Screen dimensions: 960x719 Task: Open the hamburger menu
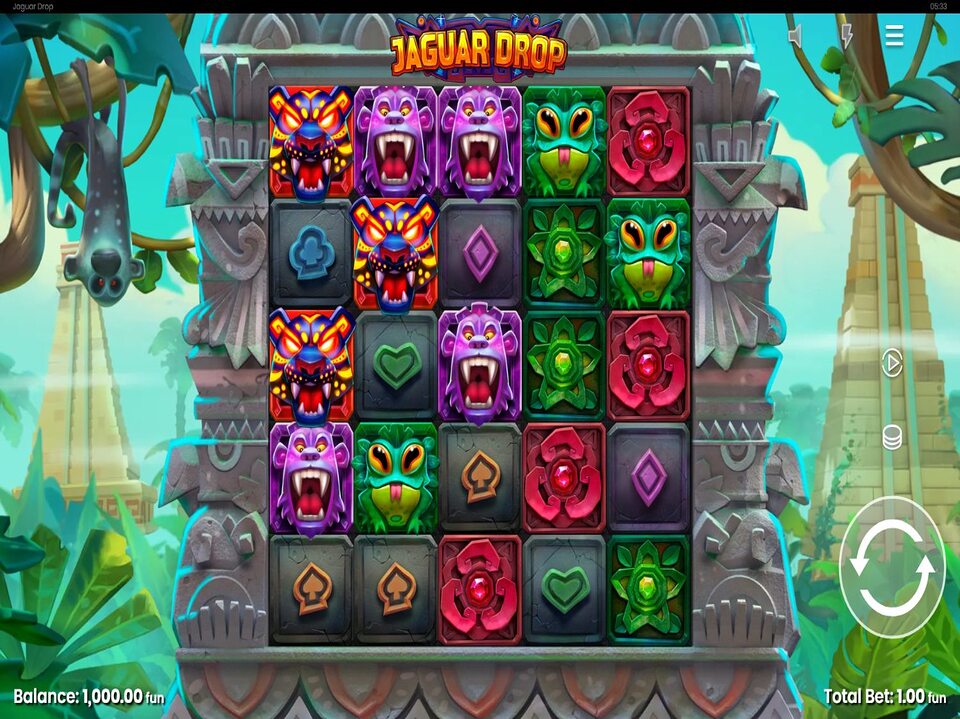pyautogui.click(x=894, y=37)
